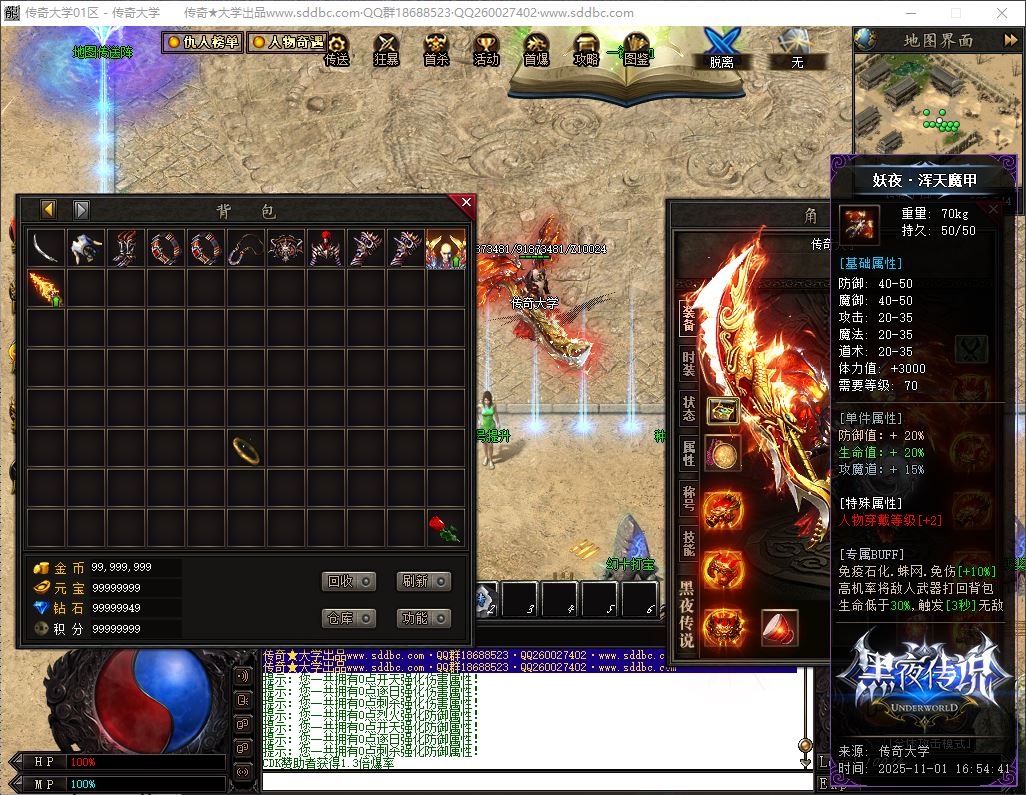1026x795 pixels.
Task: Open the 仓库 warehouse
Action: (349, 618)
